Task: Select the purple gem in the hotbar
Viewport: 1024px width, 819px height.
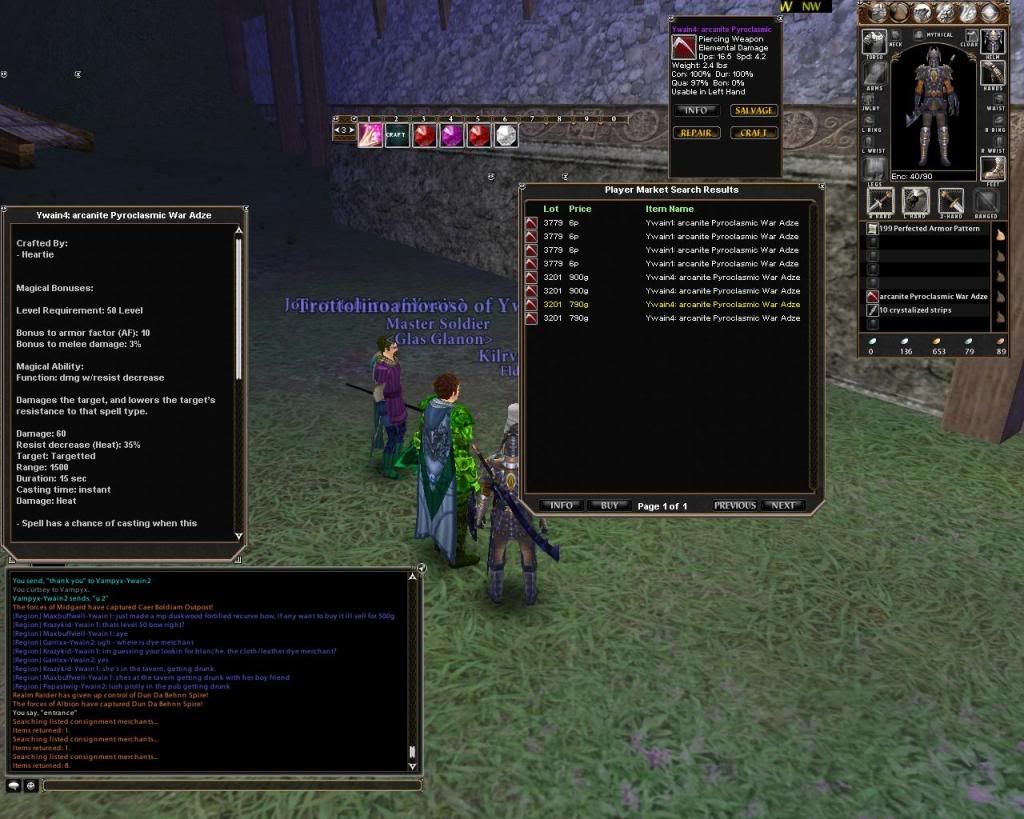Action: (452, 134)
